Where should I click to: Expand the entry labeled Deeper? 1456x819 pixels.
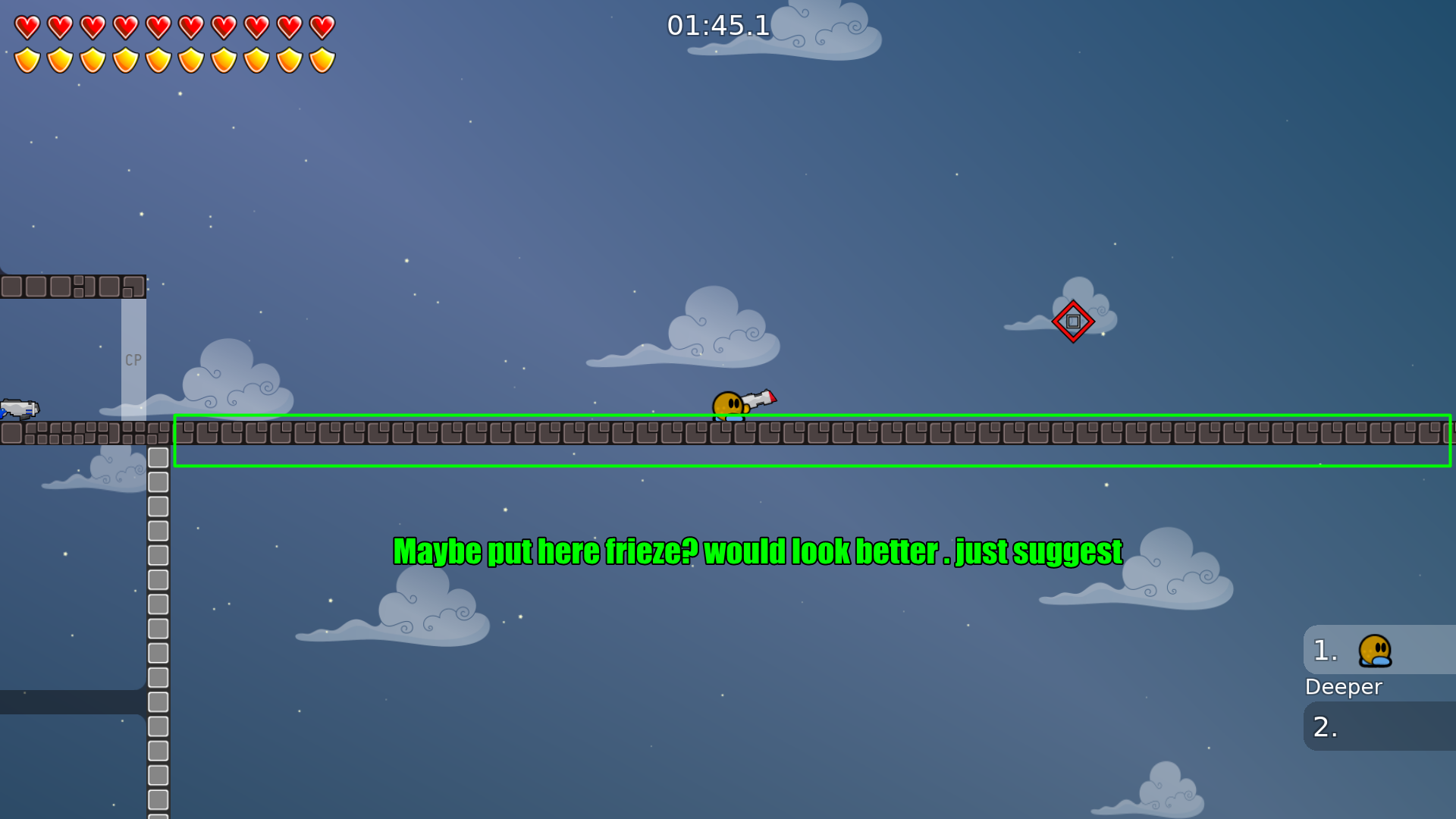pos(1343,687)
